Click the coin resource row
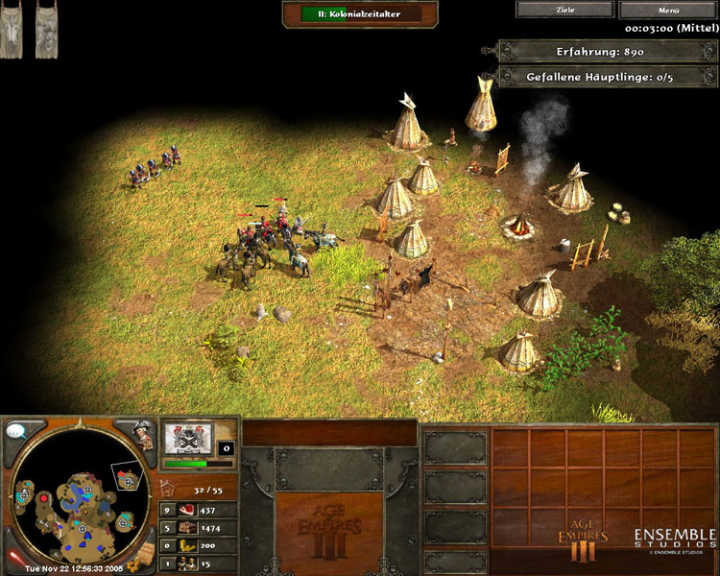 click(x=199, y=546)
